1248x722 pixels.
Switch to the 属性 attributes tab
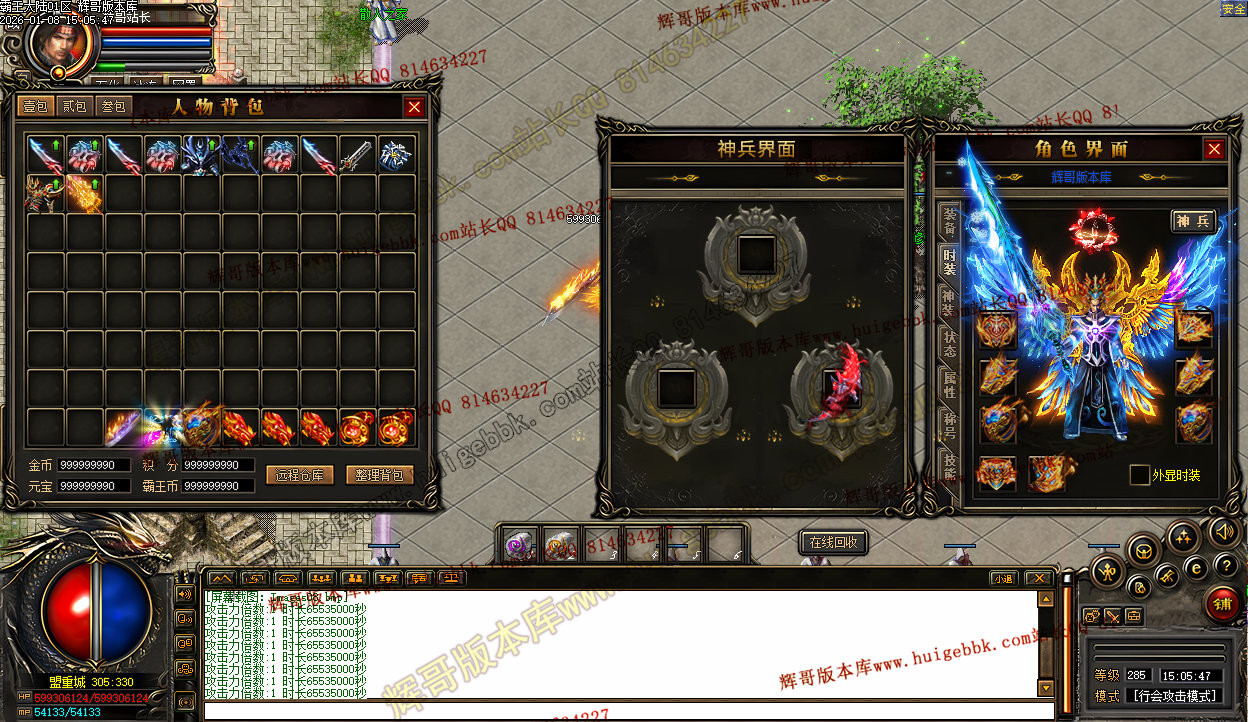[x=949, y=385]
